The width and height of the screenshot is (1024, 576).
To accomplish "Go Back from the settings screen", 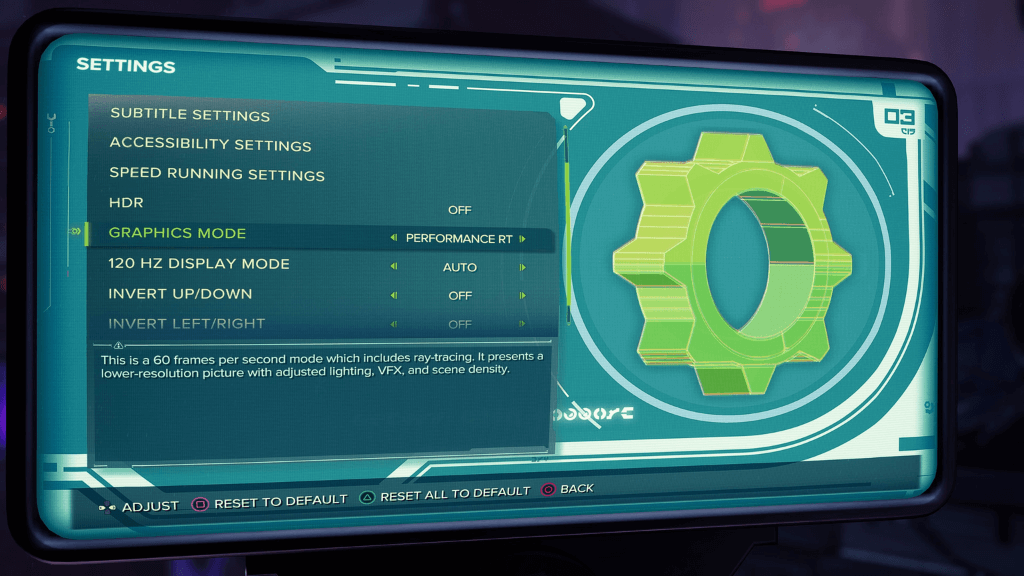I will point(568,489).
